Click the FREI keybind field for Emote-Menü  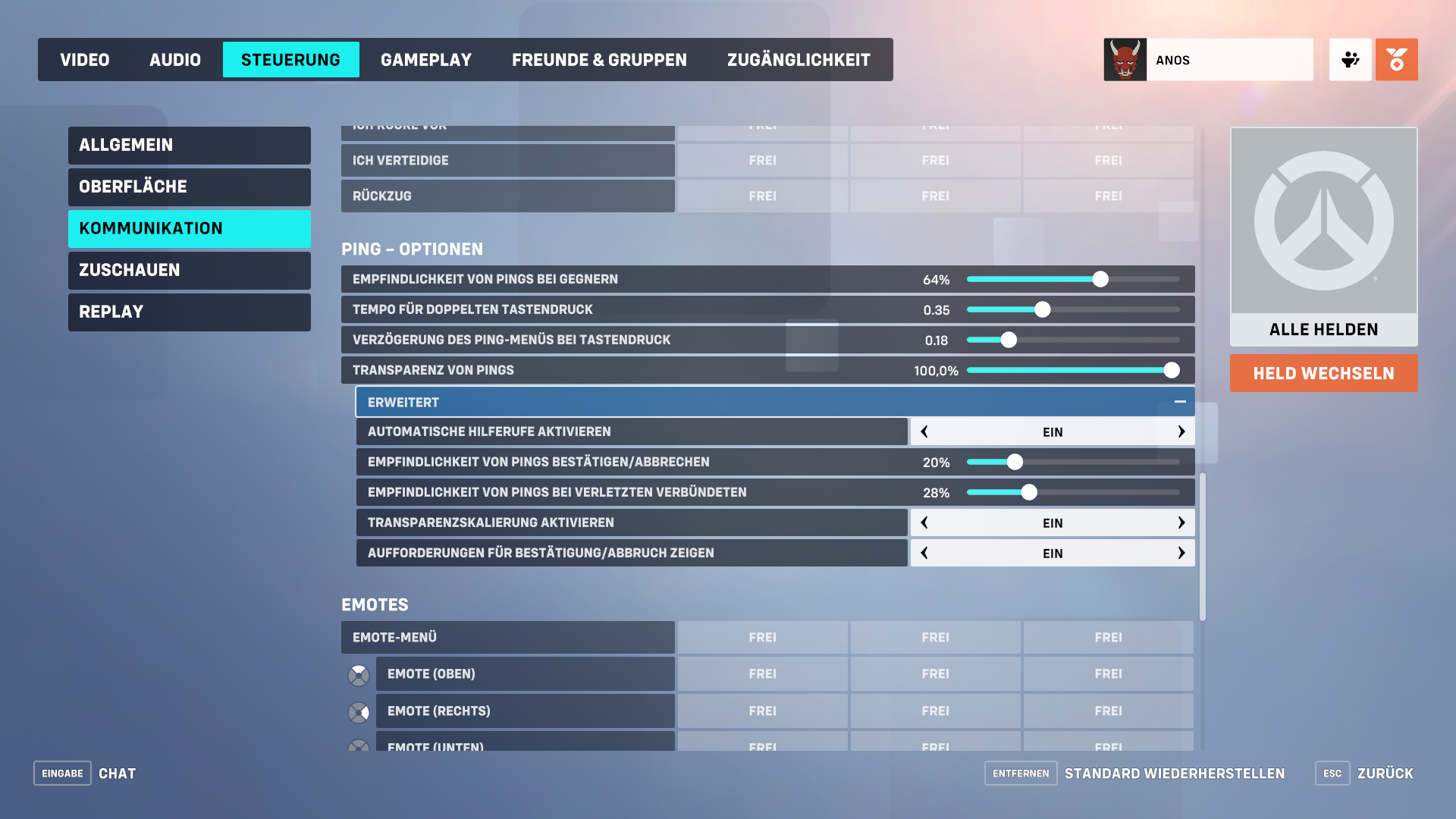pyautogui.click(x=762, y=637)
